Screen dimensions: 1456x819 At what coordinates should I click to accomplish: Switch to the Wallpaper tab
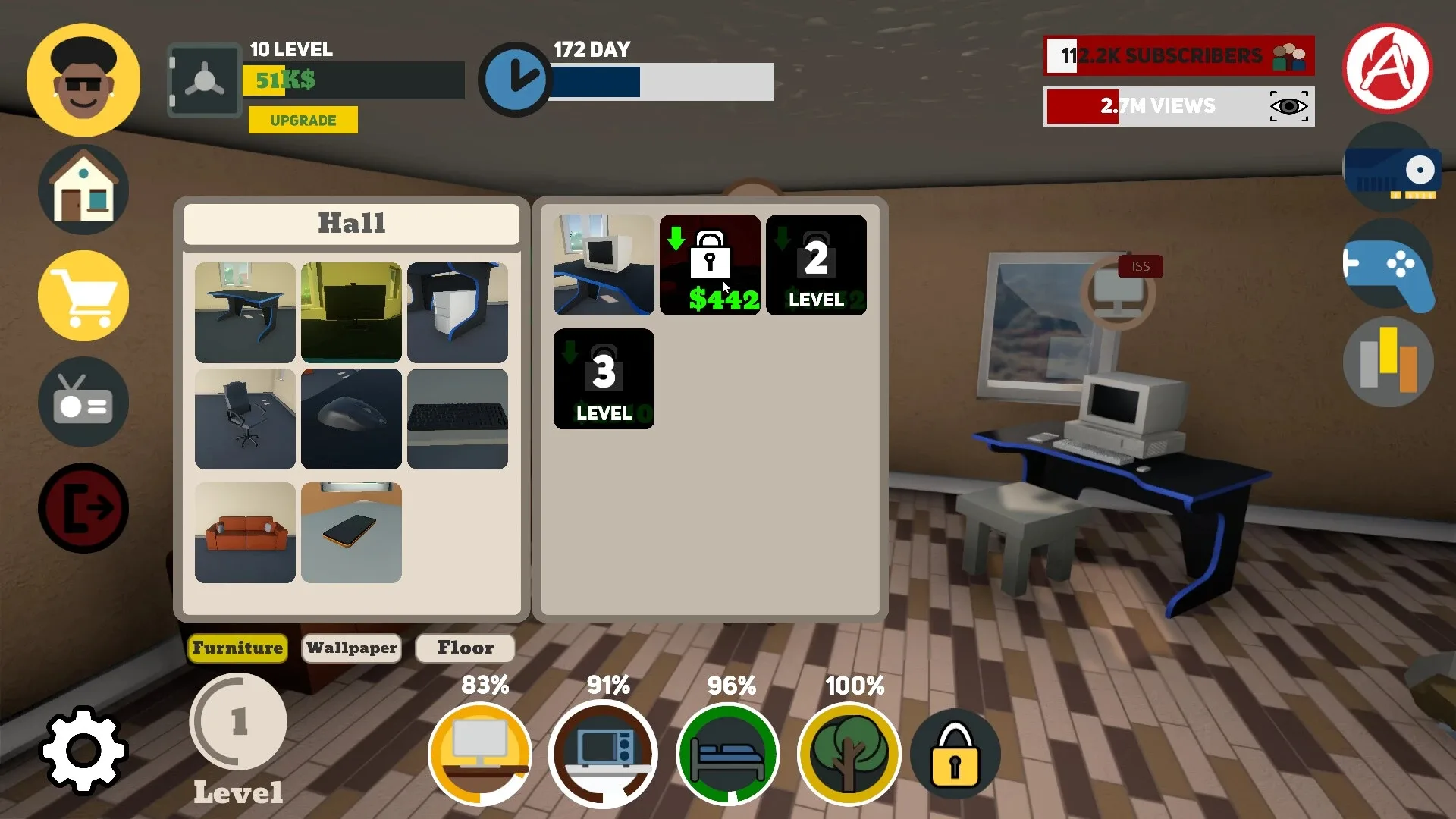351,648
